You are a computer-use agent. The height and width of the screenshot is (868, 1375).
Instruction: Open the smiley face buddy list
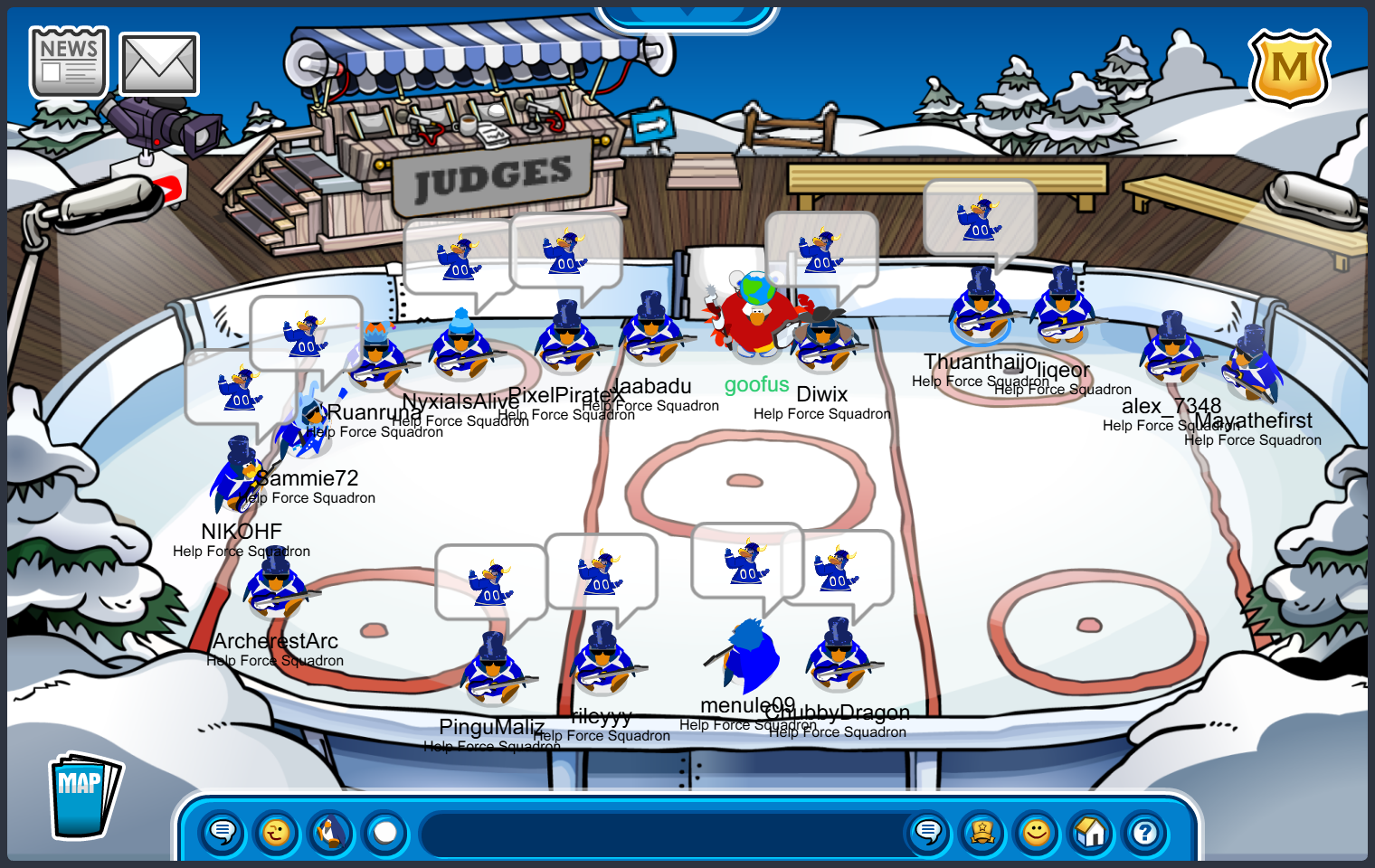pyautogui.click(x=1037, y=832)
